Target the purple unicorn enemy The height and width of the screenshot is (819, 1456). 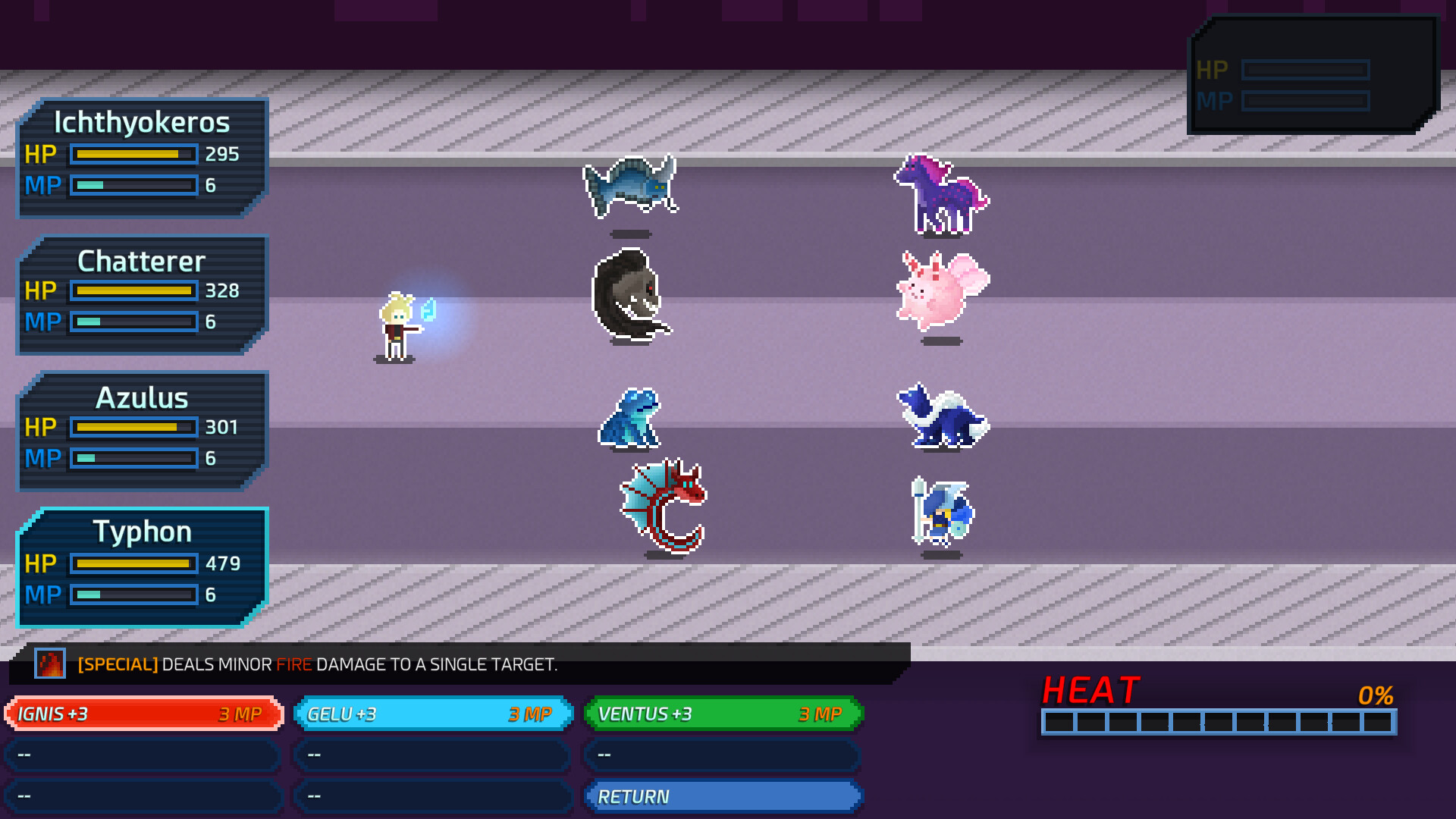(941, 196)
